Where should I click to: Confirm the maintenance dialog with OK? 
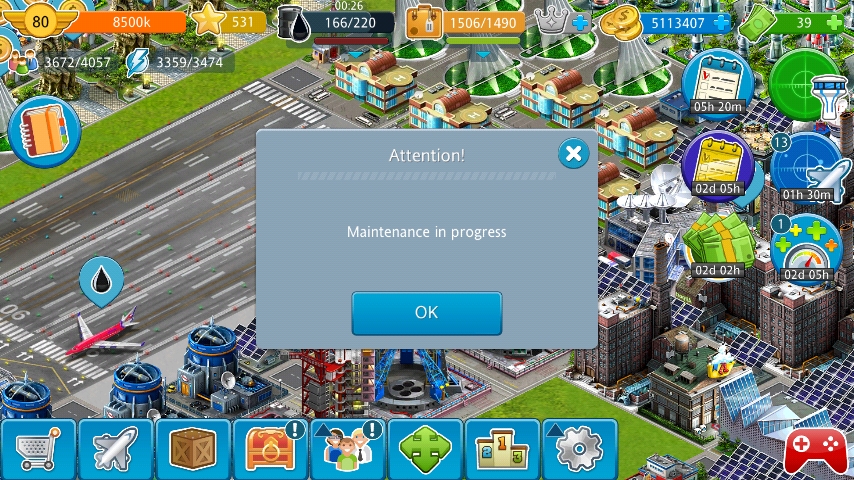pyautogui.click(x=426, y=313)
